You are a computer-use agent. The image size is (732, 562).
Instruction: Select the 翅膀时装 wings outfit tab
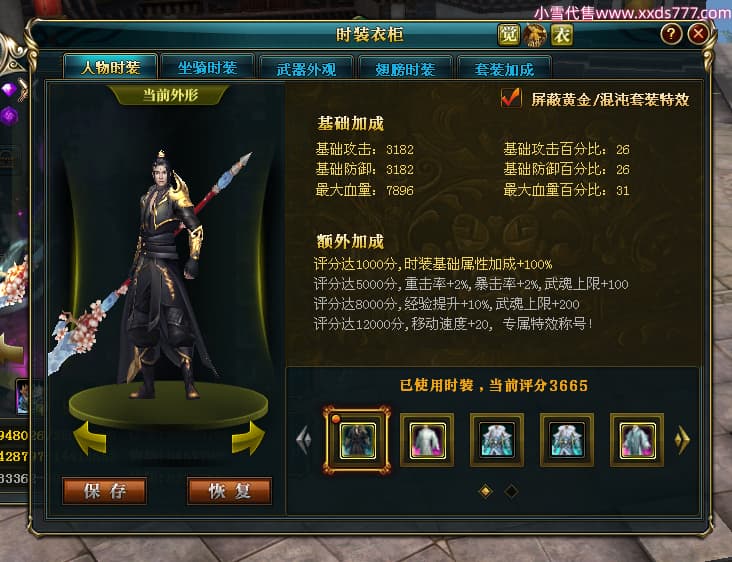point(404,69)
